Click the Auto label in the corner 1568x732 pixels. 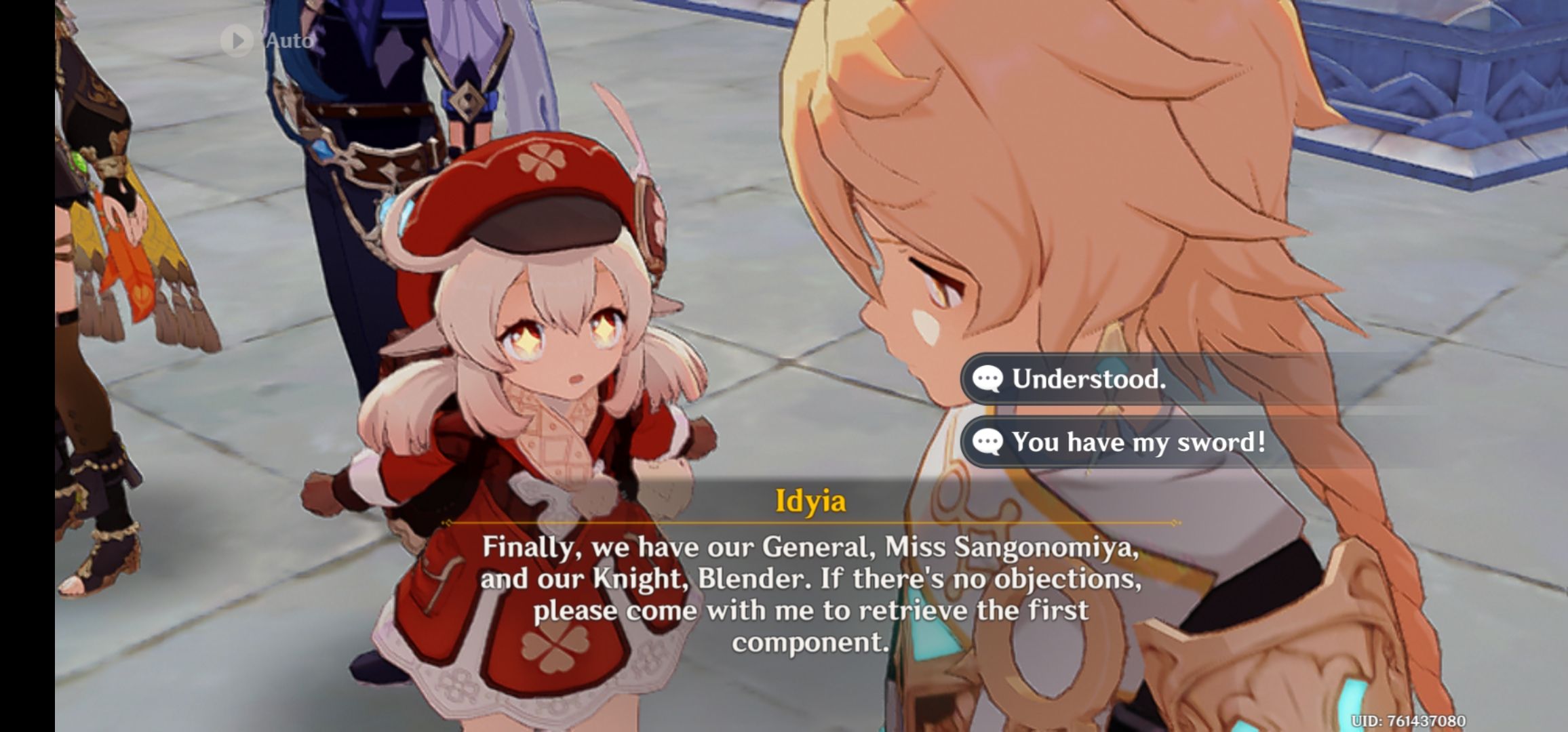(x=288, y=41)
